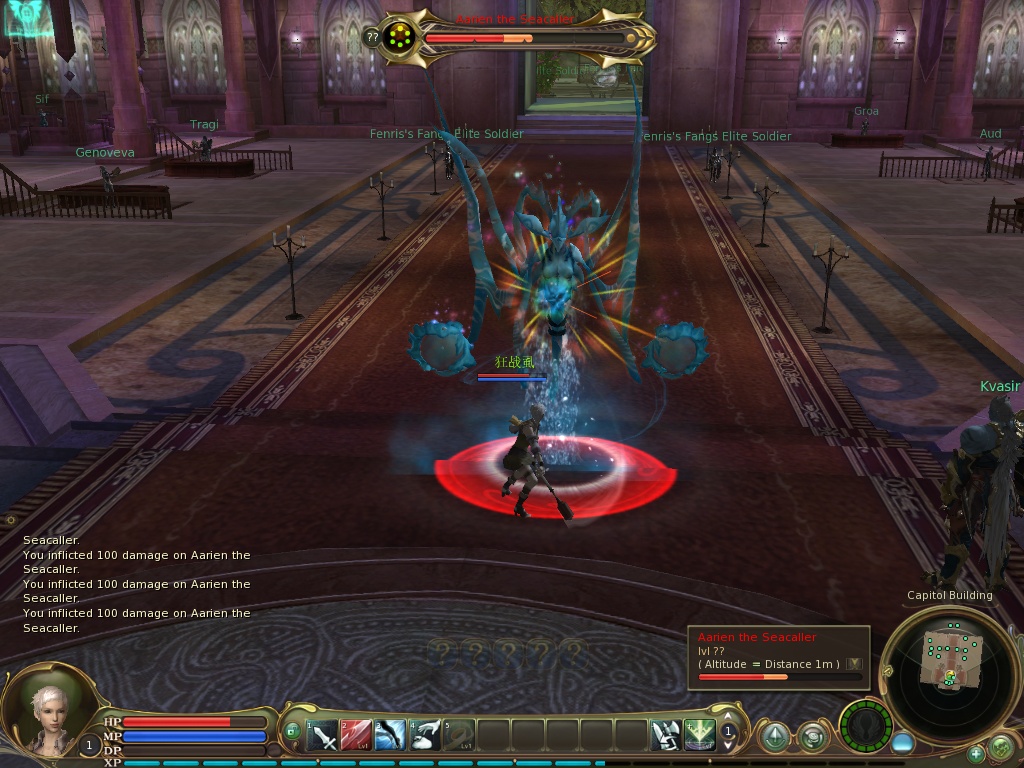This screenshot has width=1024, height=768.
Task: Select the player character portrait
Action: [x=45, y=712]
